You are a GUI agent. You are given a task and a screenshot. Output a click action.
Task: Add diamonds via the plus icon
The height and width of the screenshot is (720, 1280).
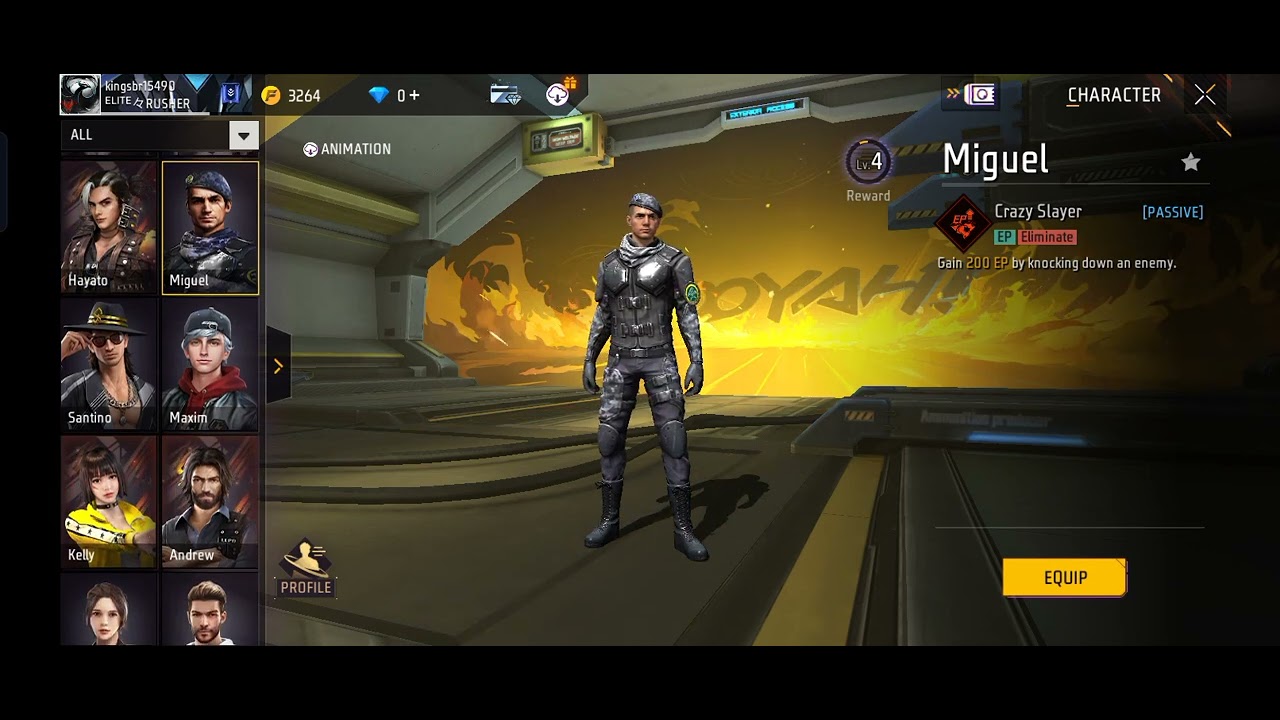[414, 96]
